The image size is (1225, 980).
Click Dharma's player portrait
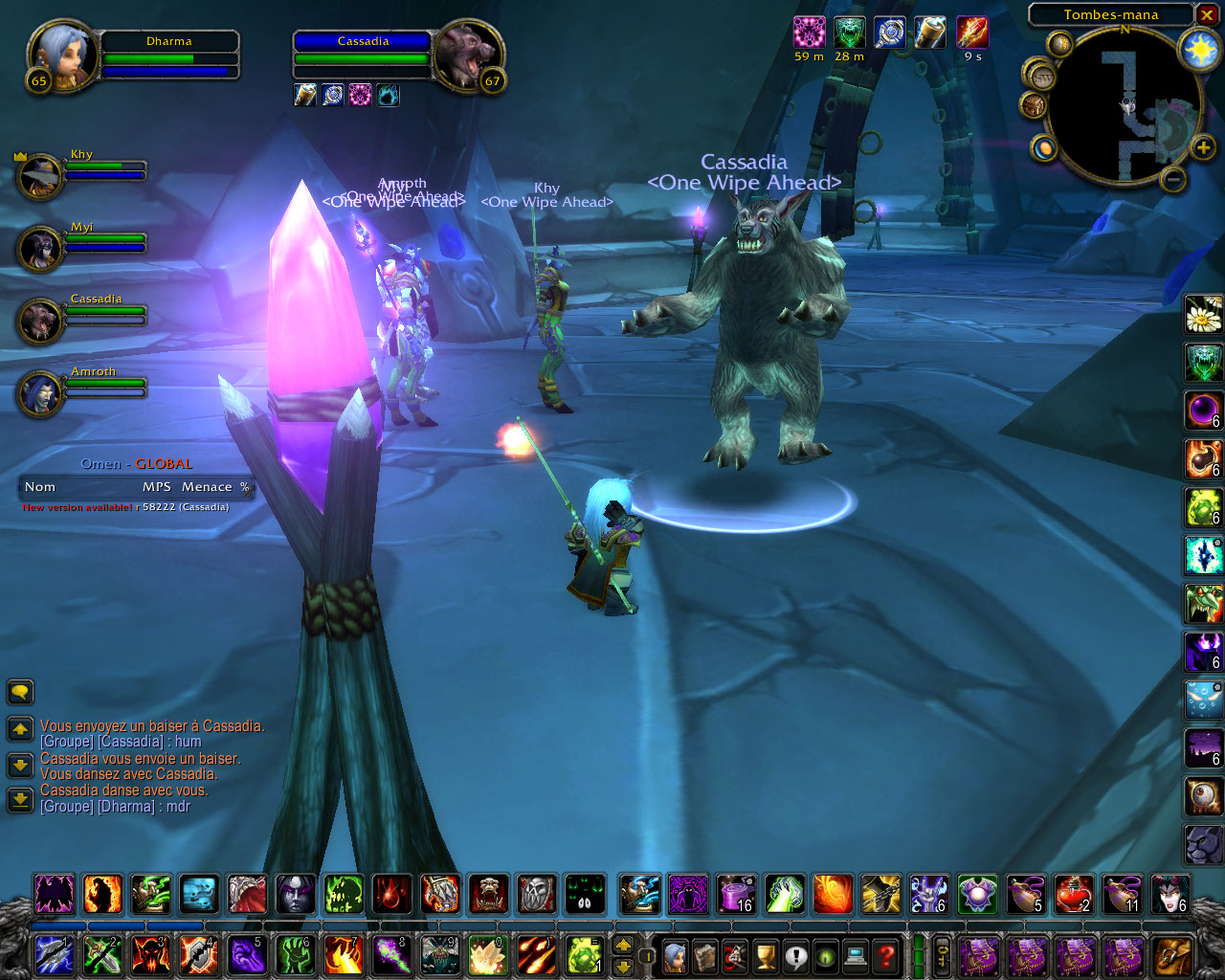tap(63, 56)
